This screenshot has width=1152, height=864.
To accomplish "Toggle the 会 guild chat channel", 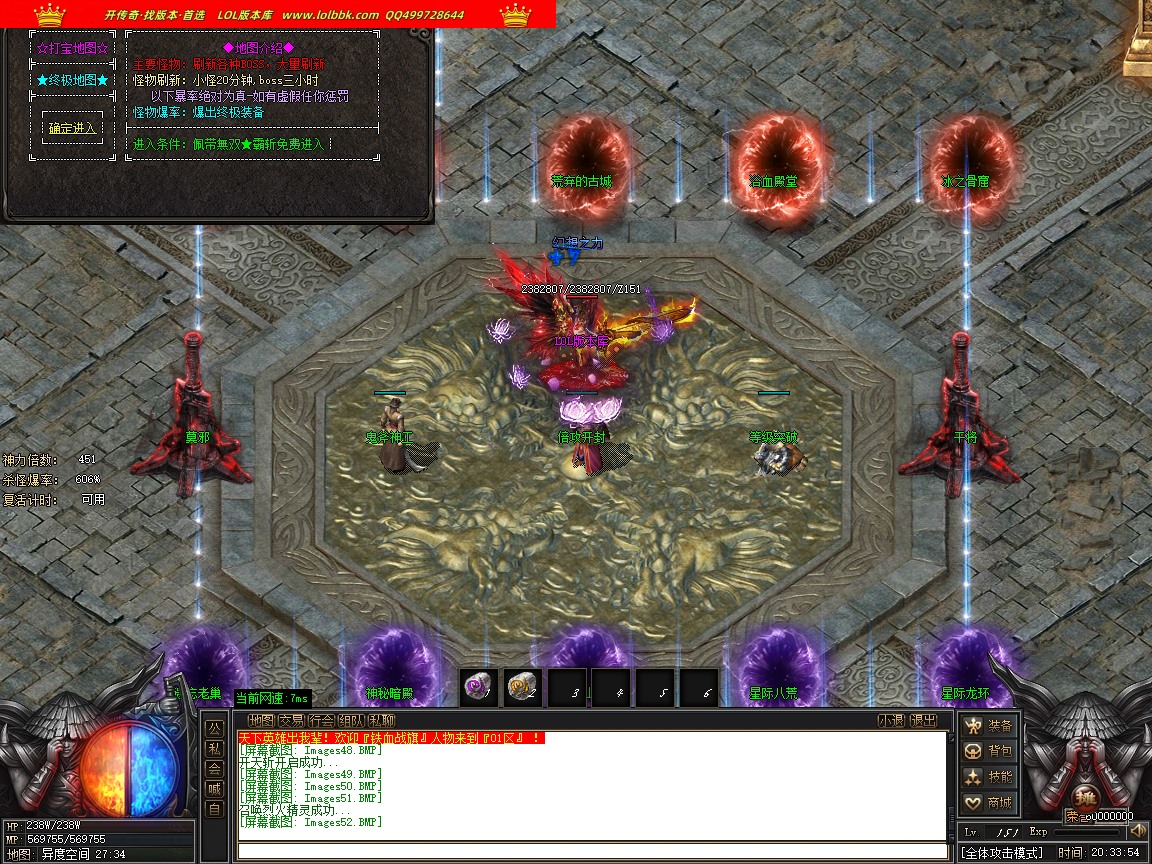I will 214,768.
